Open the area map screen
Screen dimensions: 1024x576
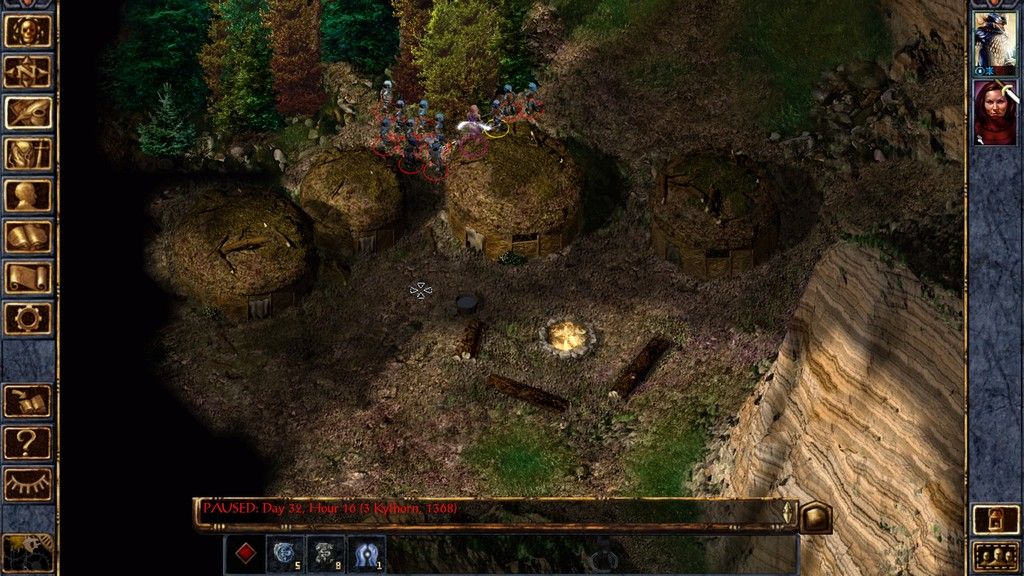click(28, 72)
